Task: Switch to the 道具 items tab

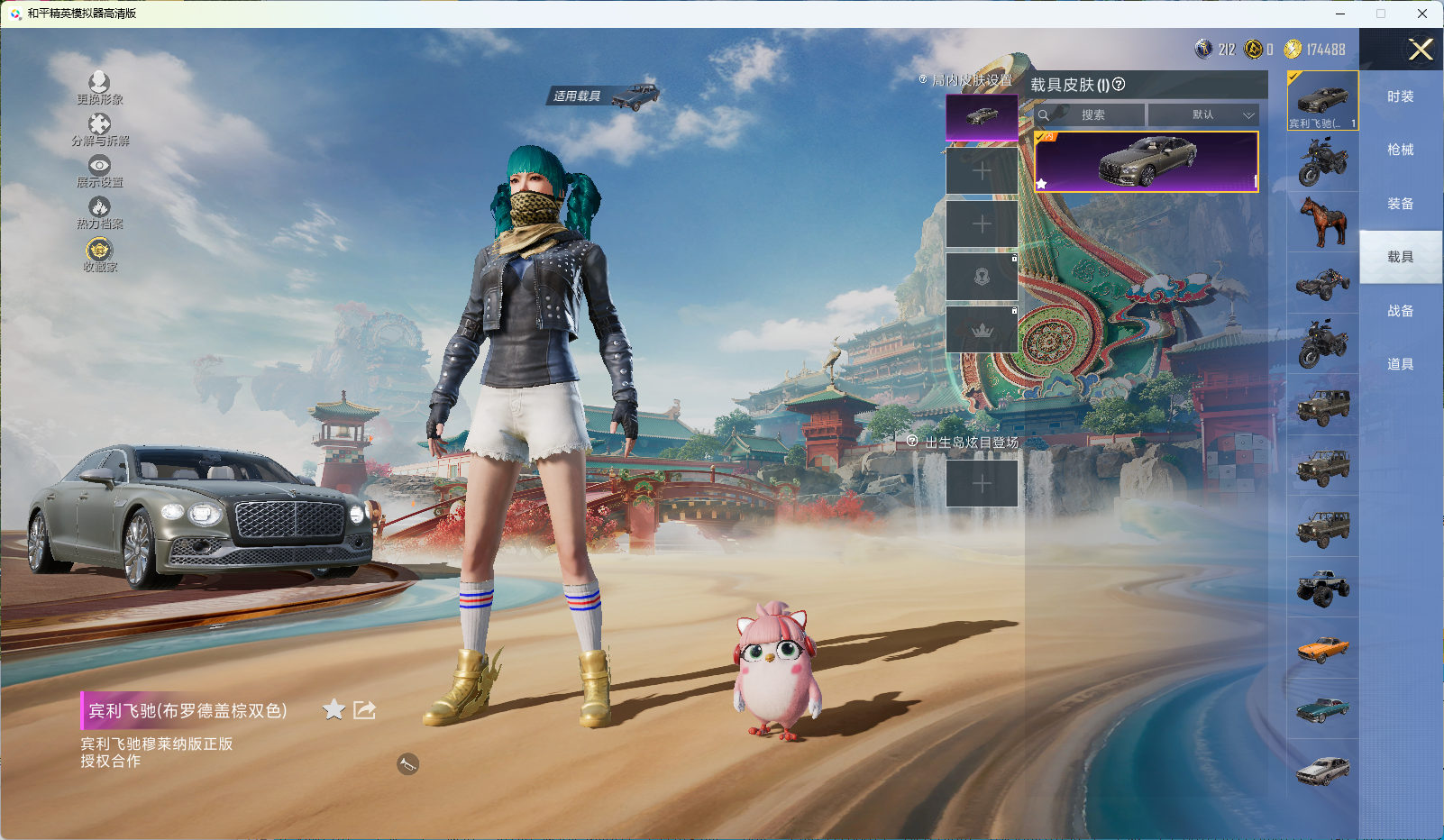Action: point(1400,364)
